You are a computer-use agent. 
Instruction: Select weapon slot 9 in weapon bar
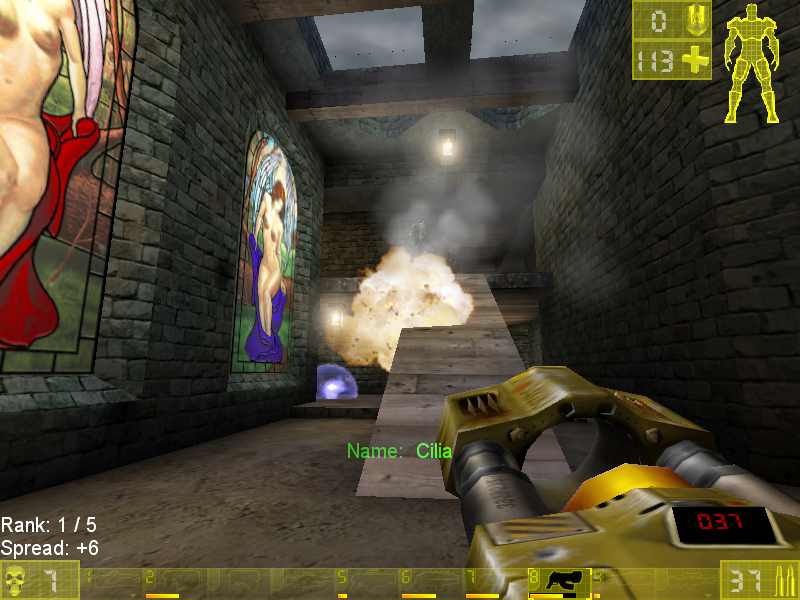coord(622,581)
